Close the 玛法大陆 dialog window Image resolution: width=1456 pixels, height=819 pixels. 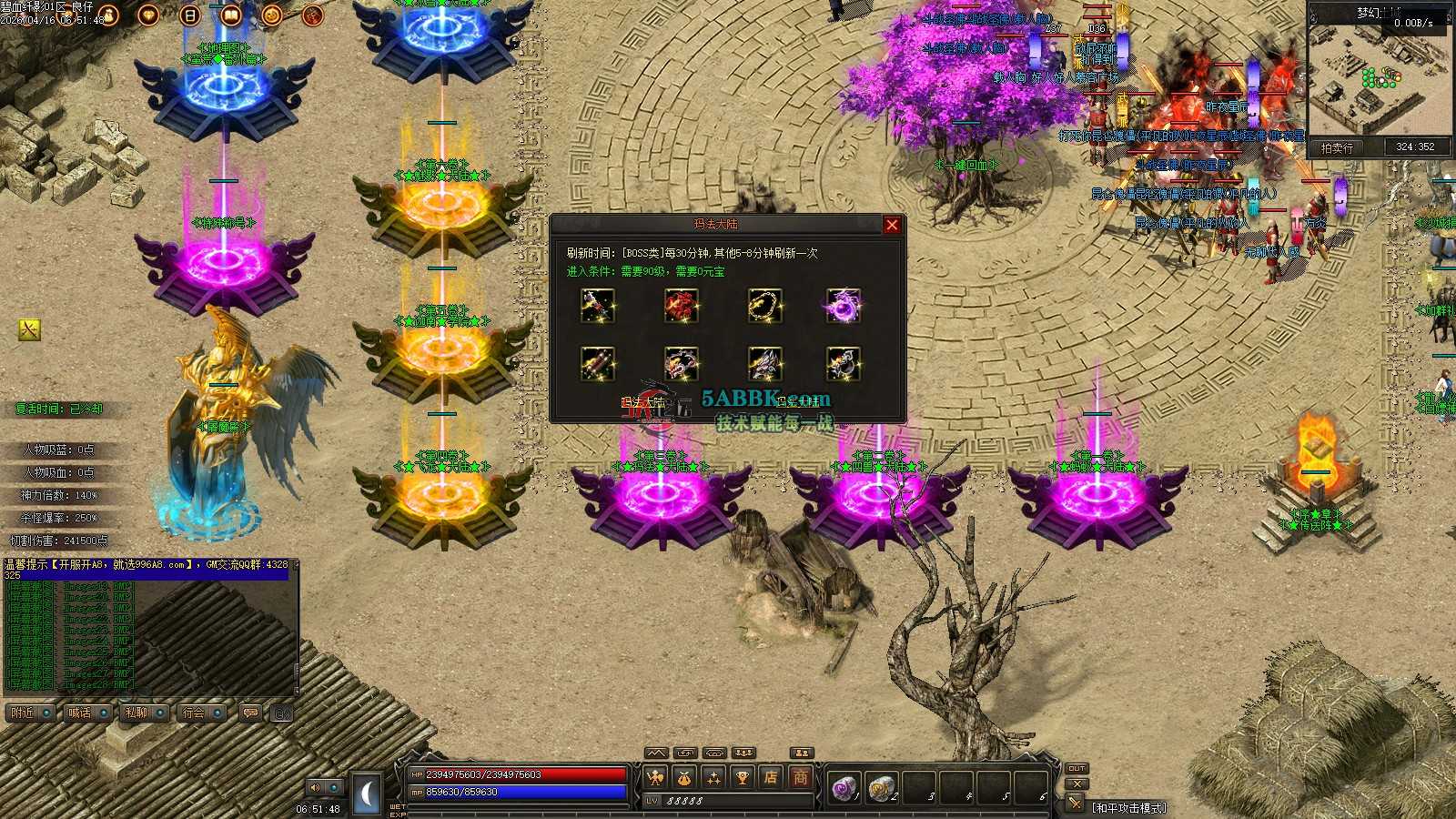892,225
